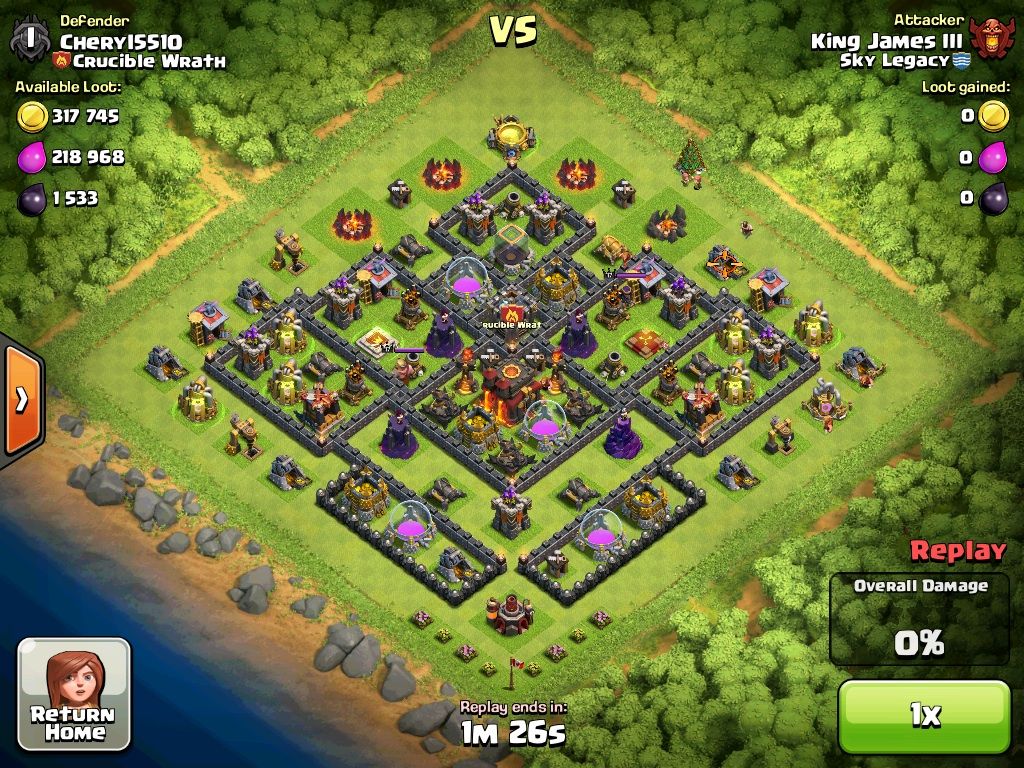
Task: Return Home from the replay
Action: [74, 694]
